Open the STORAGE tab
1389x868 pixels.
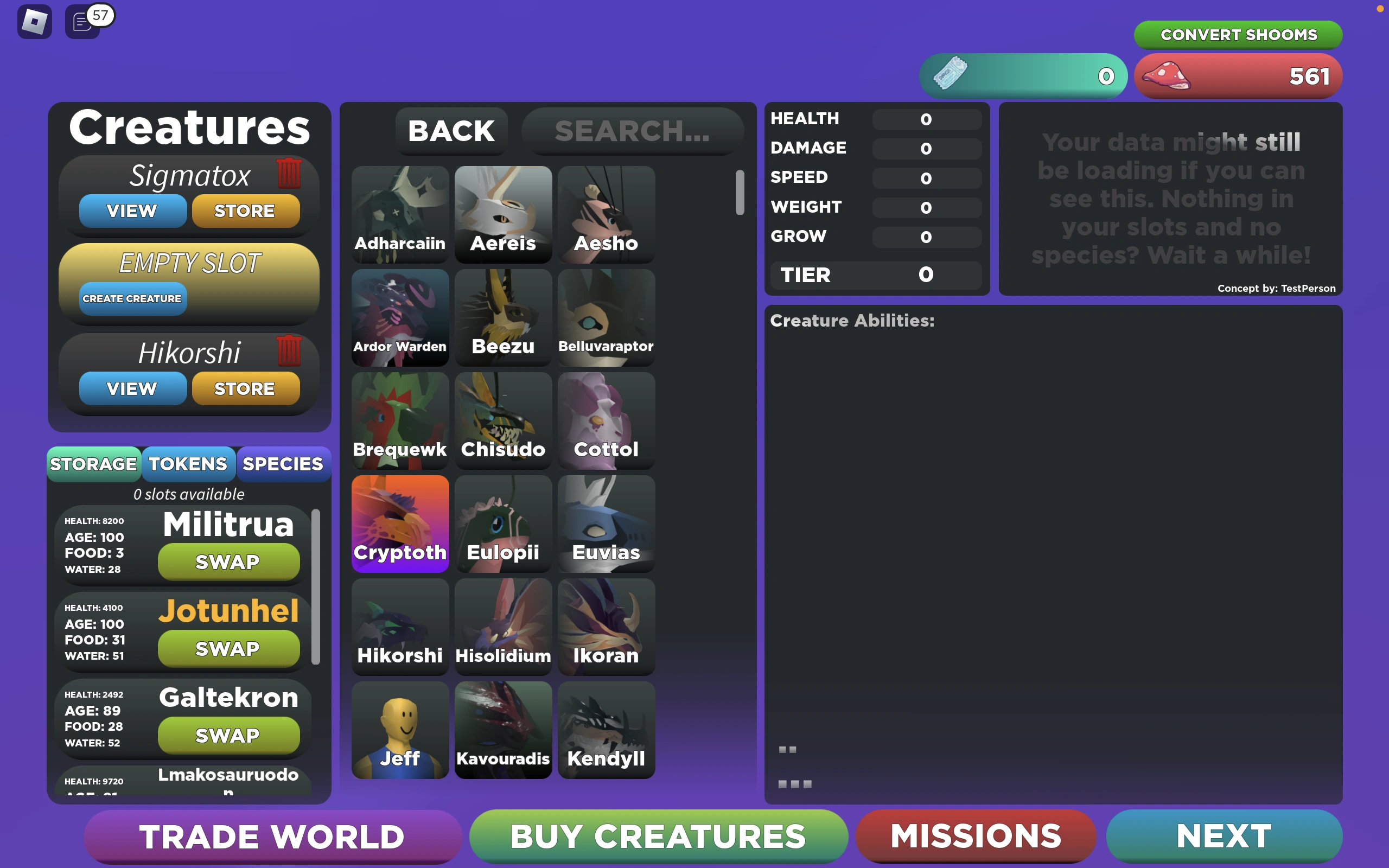tap(93, 464)
